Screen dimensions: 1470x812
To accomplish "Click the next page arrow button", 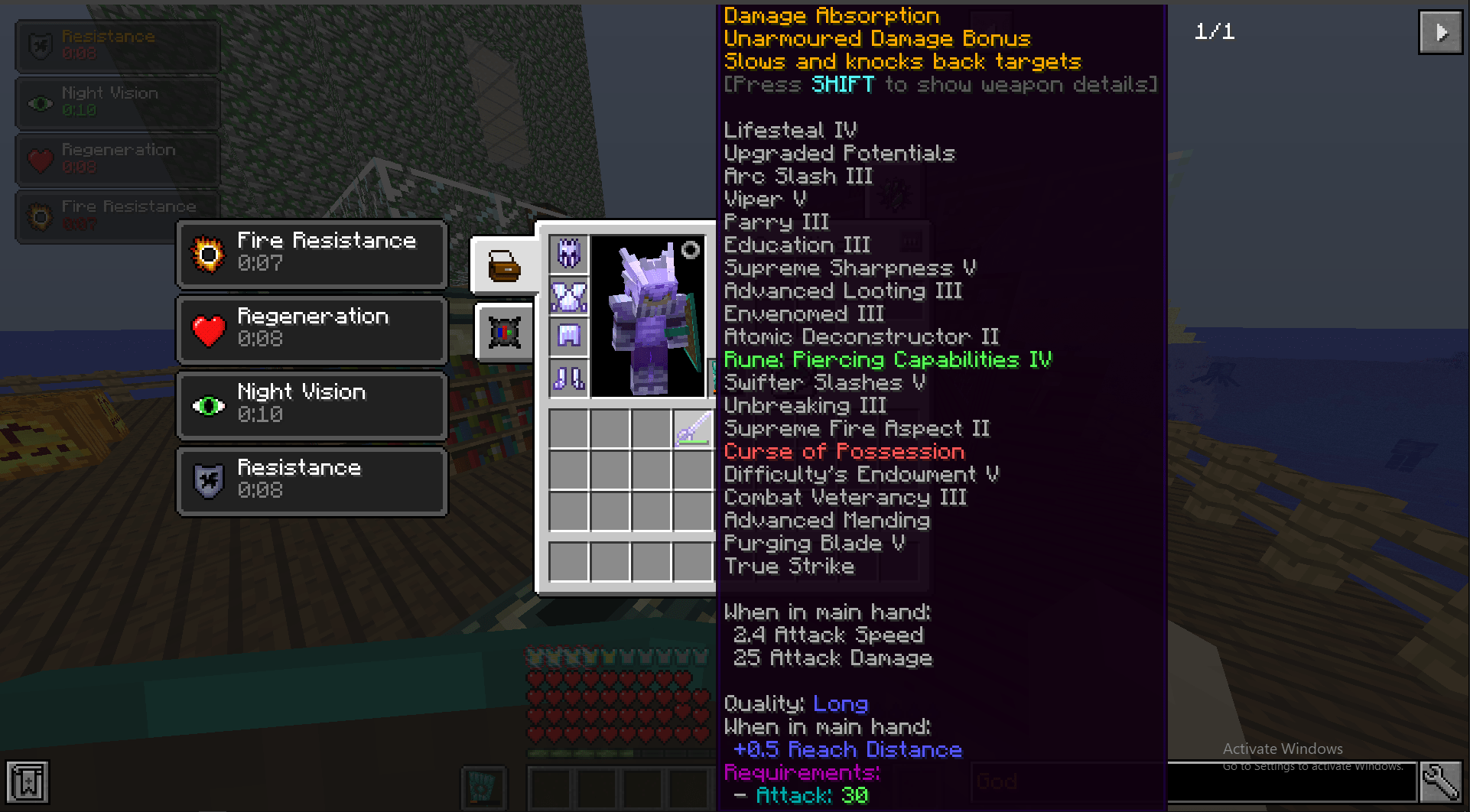I will pyautogui.click(x=1441, y=32).
